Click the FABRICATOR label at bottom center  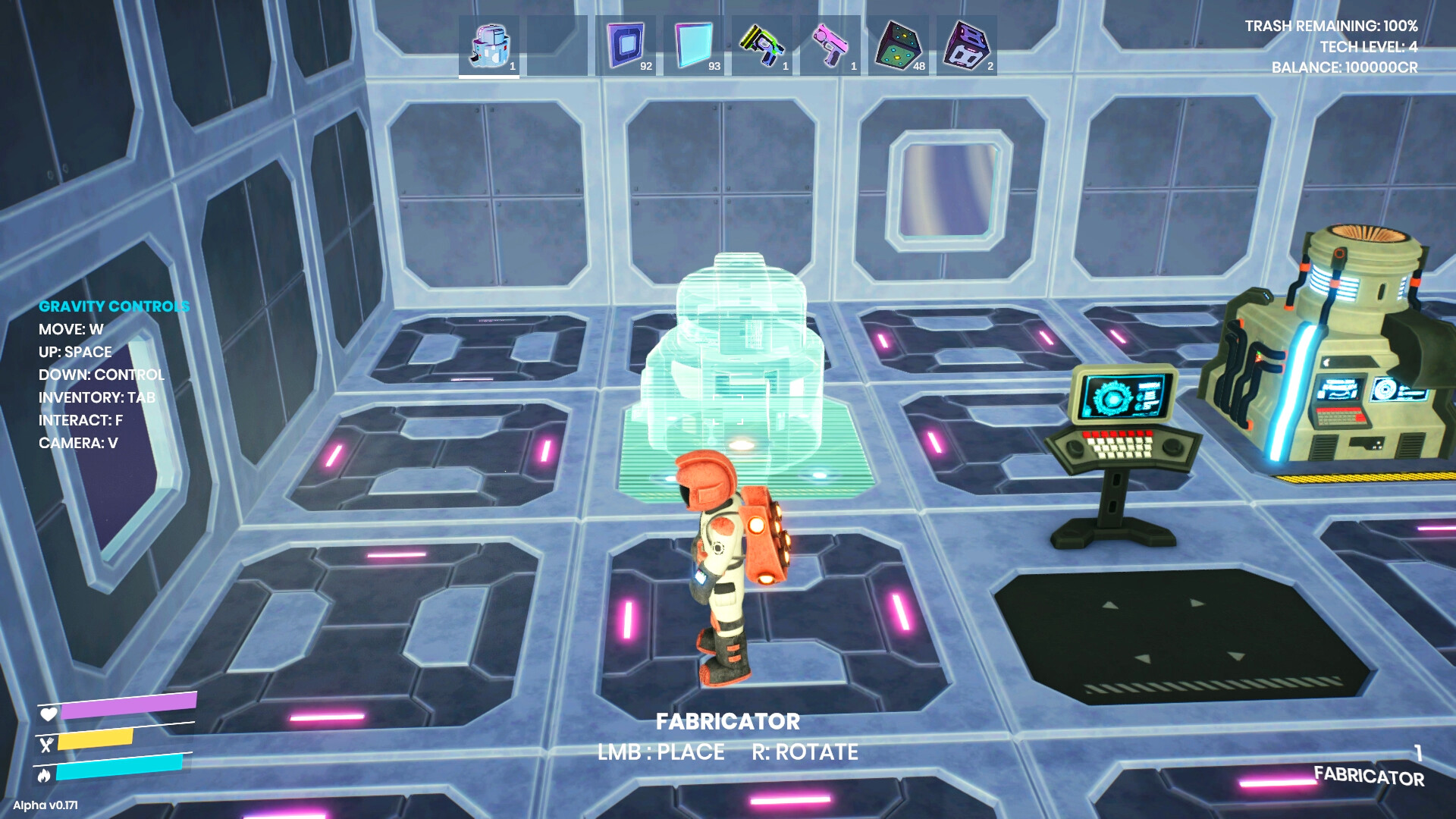(729, 723)
